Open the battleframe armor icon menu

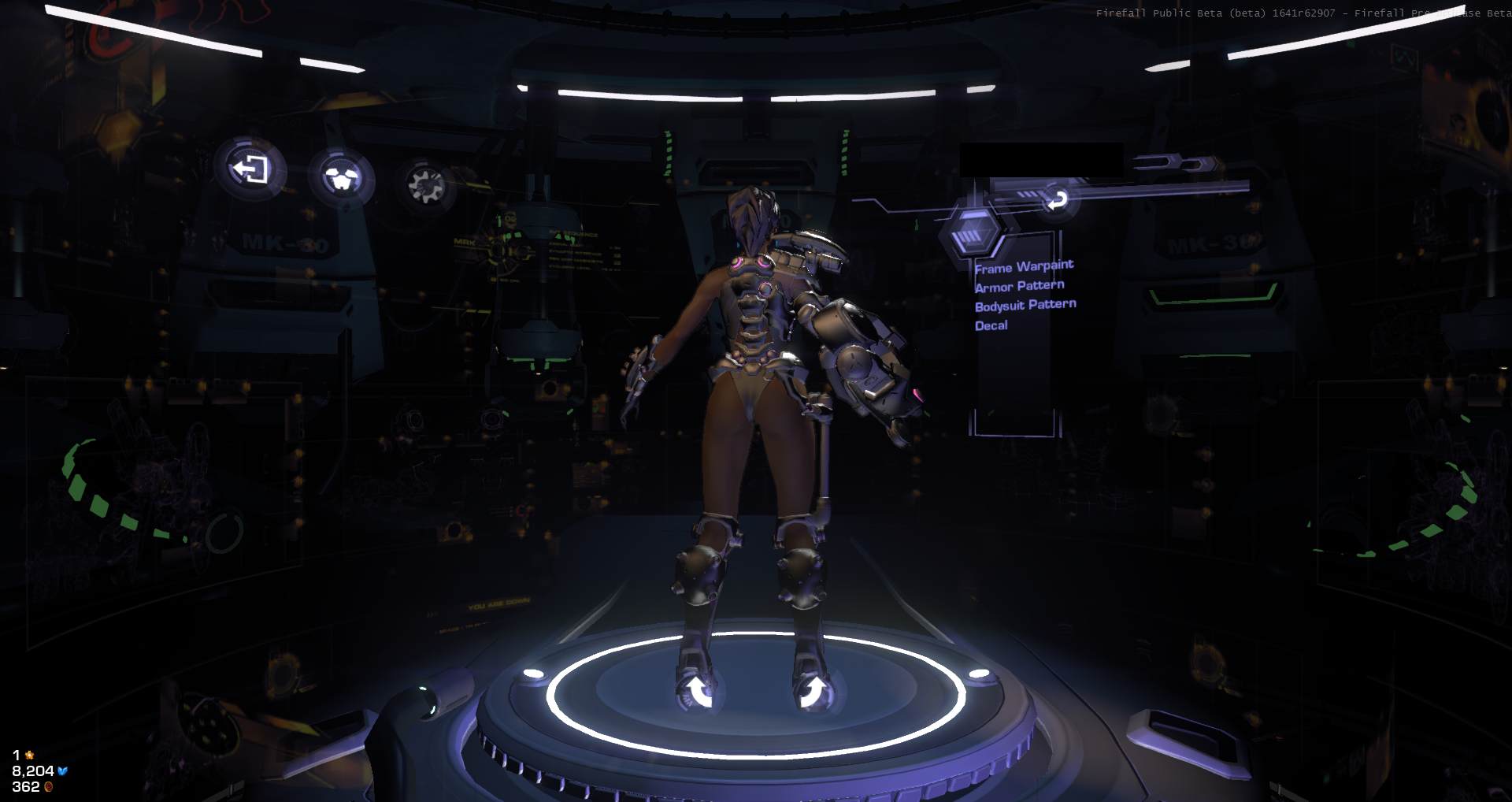[342, 178]
